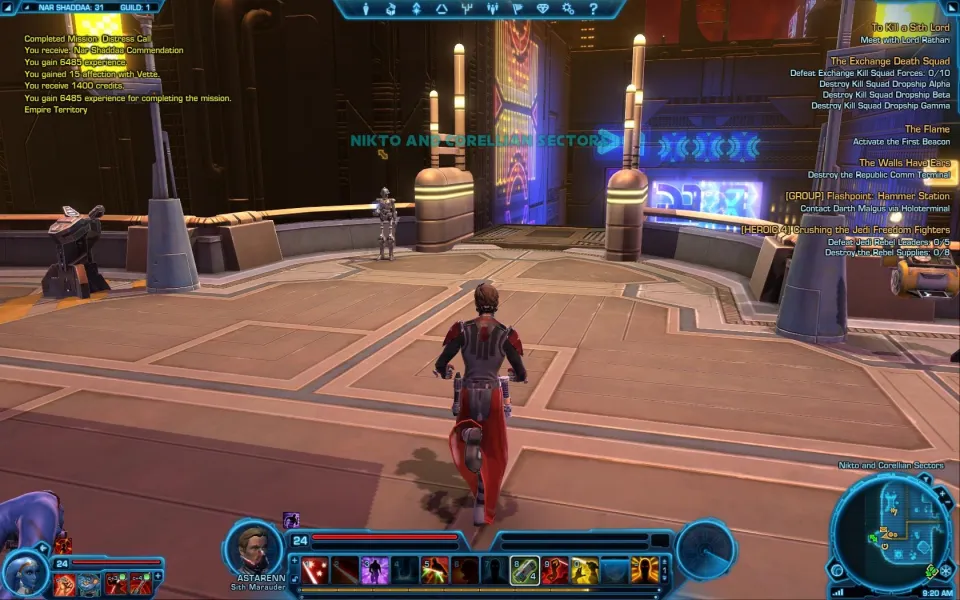Use the highlighted green item in slot 8
This screenshot has width=960, height=600.
coord(525,570)
